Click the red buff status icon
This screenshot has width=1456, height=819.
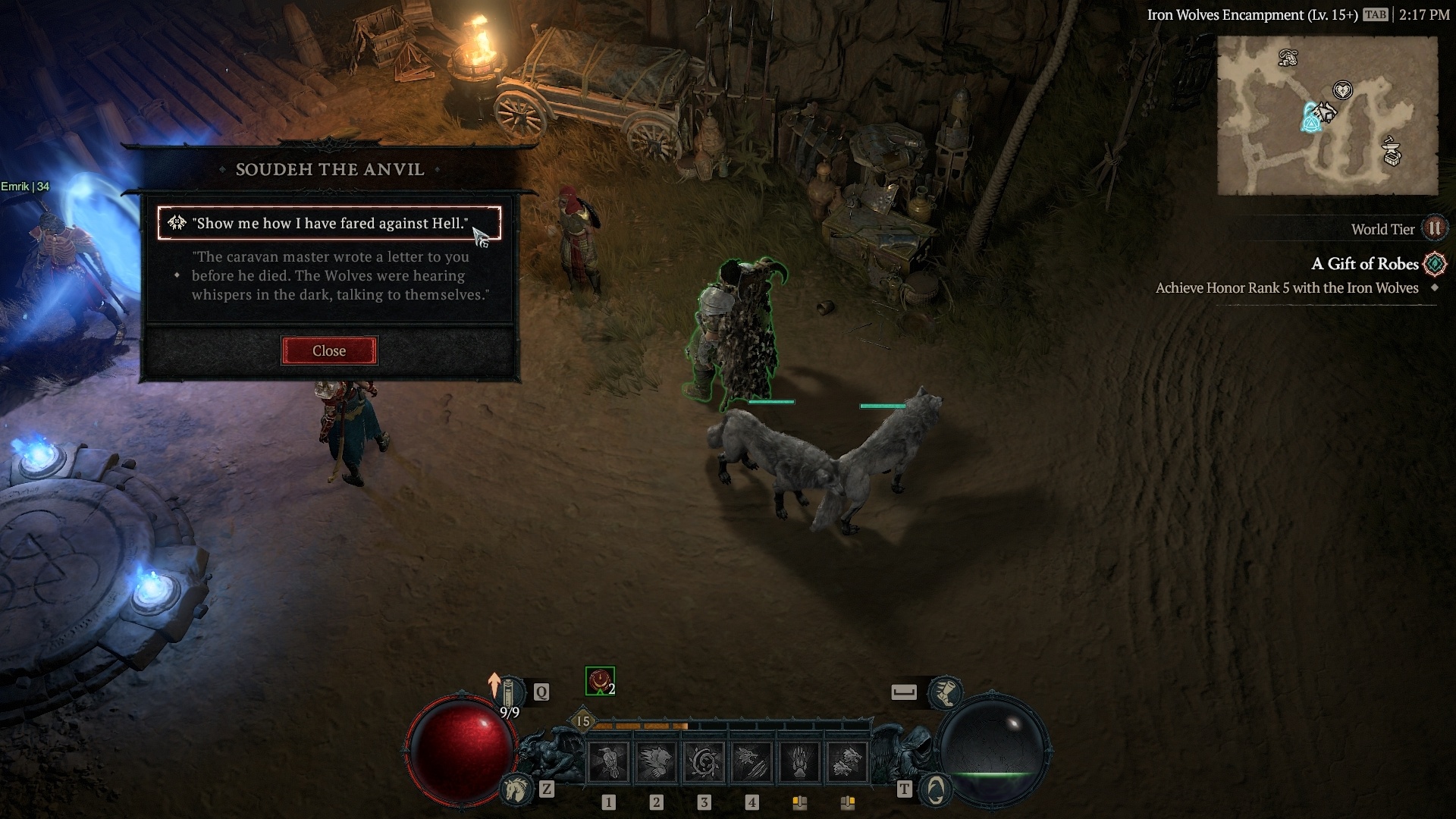pos(600,681)
